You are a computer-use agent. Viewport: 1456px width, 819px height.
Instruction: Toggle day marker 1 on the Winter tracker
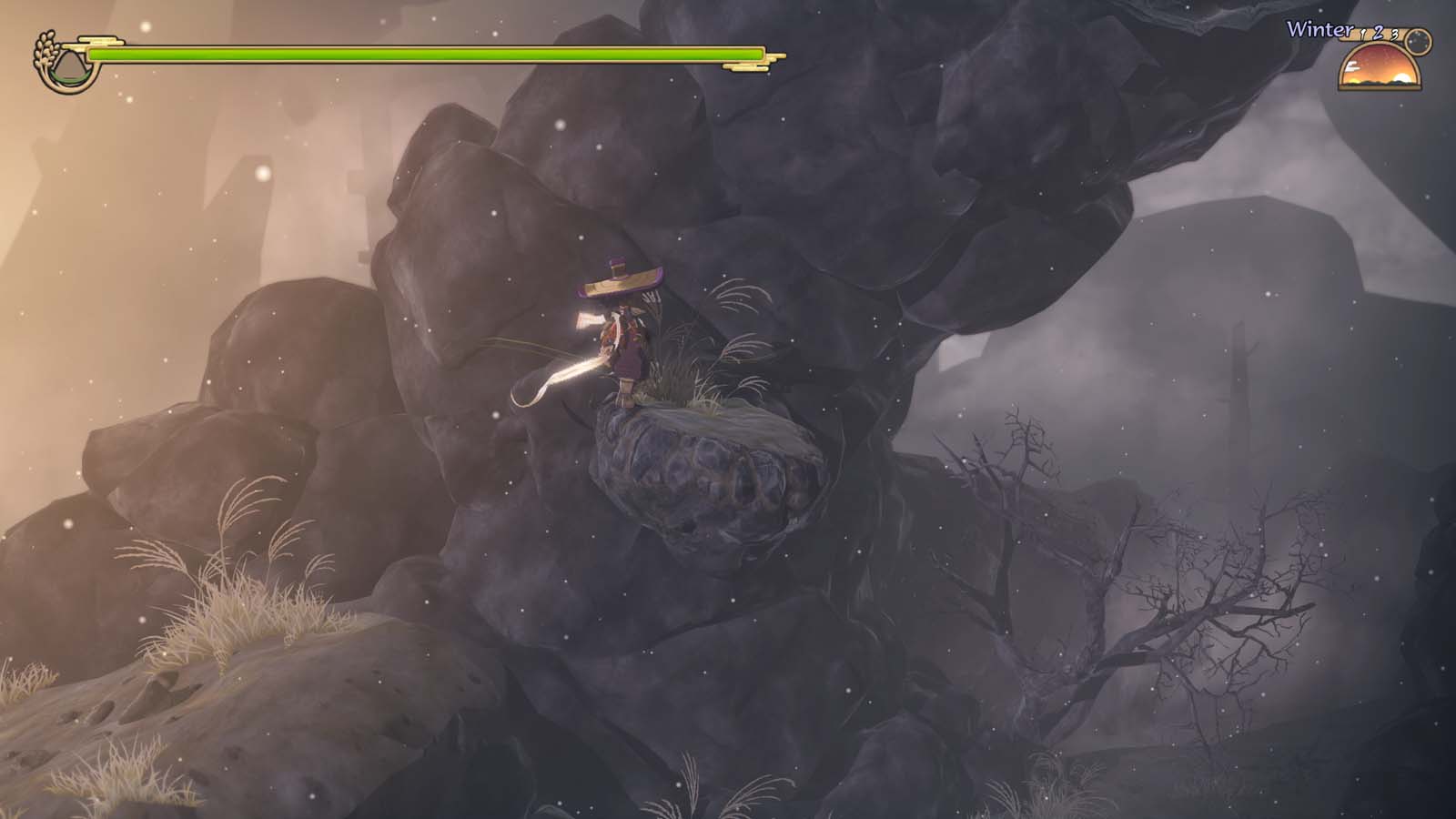click(1362, 33)
